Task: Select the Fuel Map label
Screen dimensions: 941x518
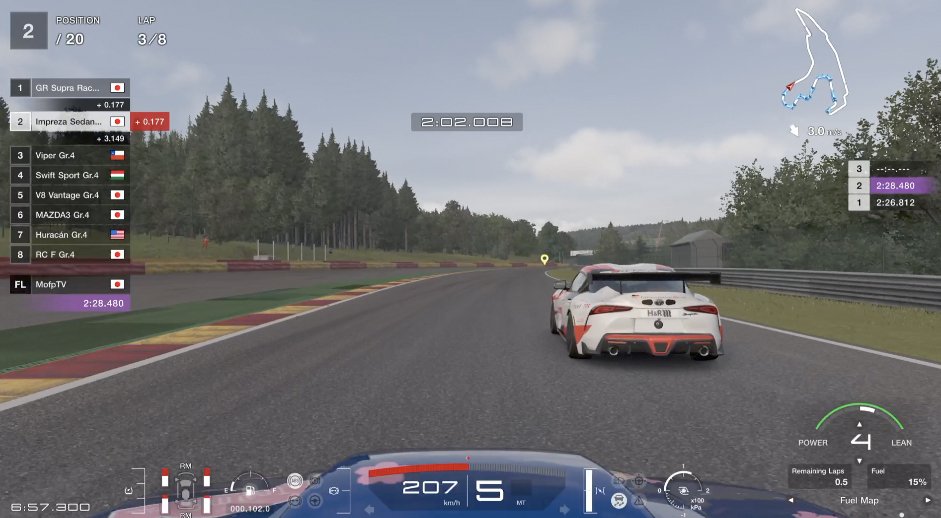Action: [857, 500]
